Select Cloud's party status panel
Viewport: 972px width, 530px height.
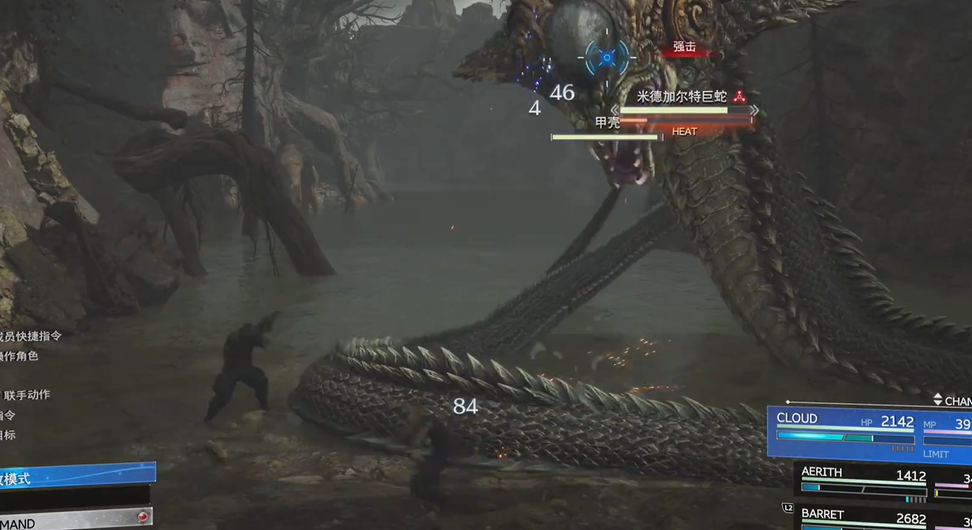[x=868, y=431]
